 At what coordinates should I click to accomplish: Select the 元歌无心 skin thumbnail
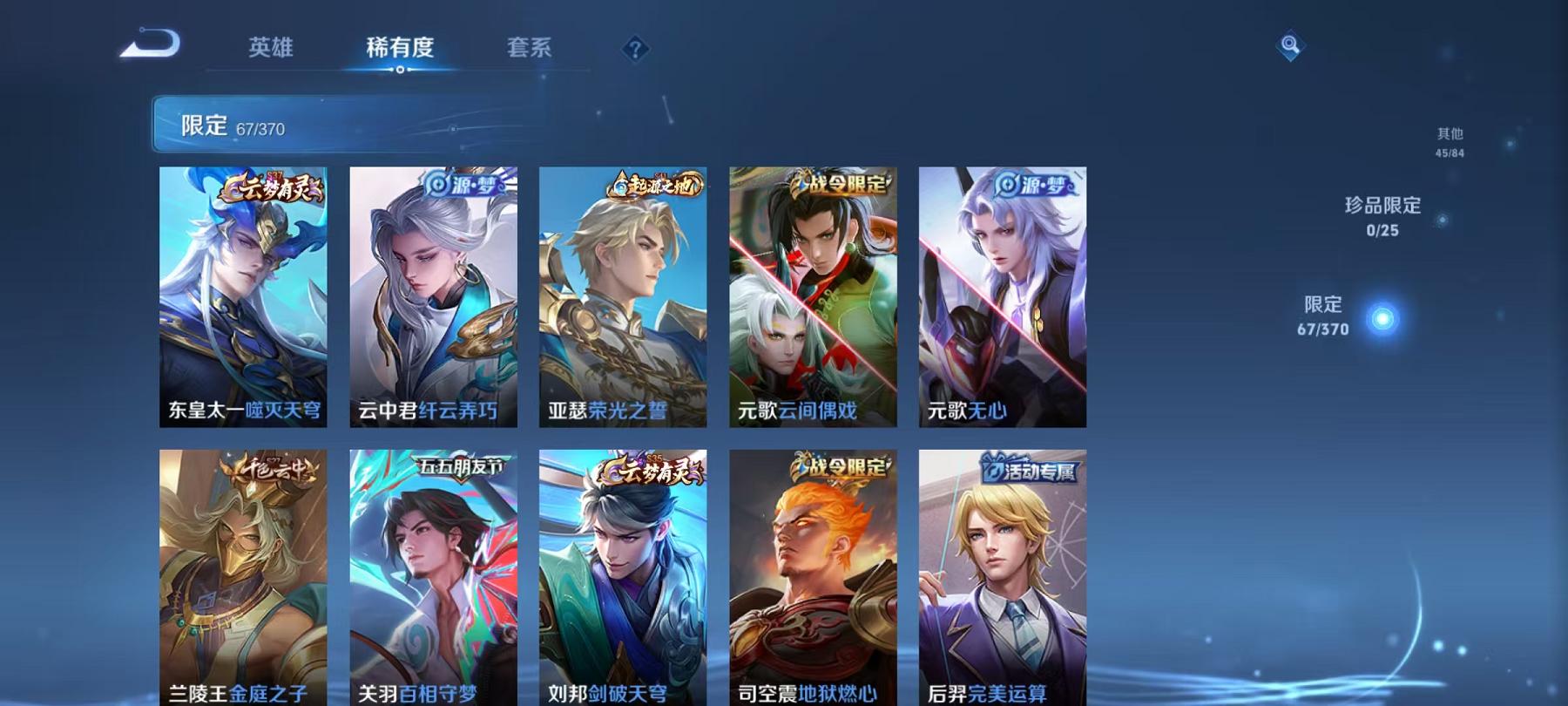[1006, 296]
